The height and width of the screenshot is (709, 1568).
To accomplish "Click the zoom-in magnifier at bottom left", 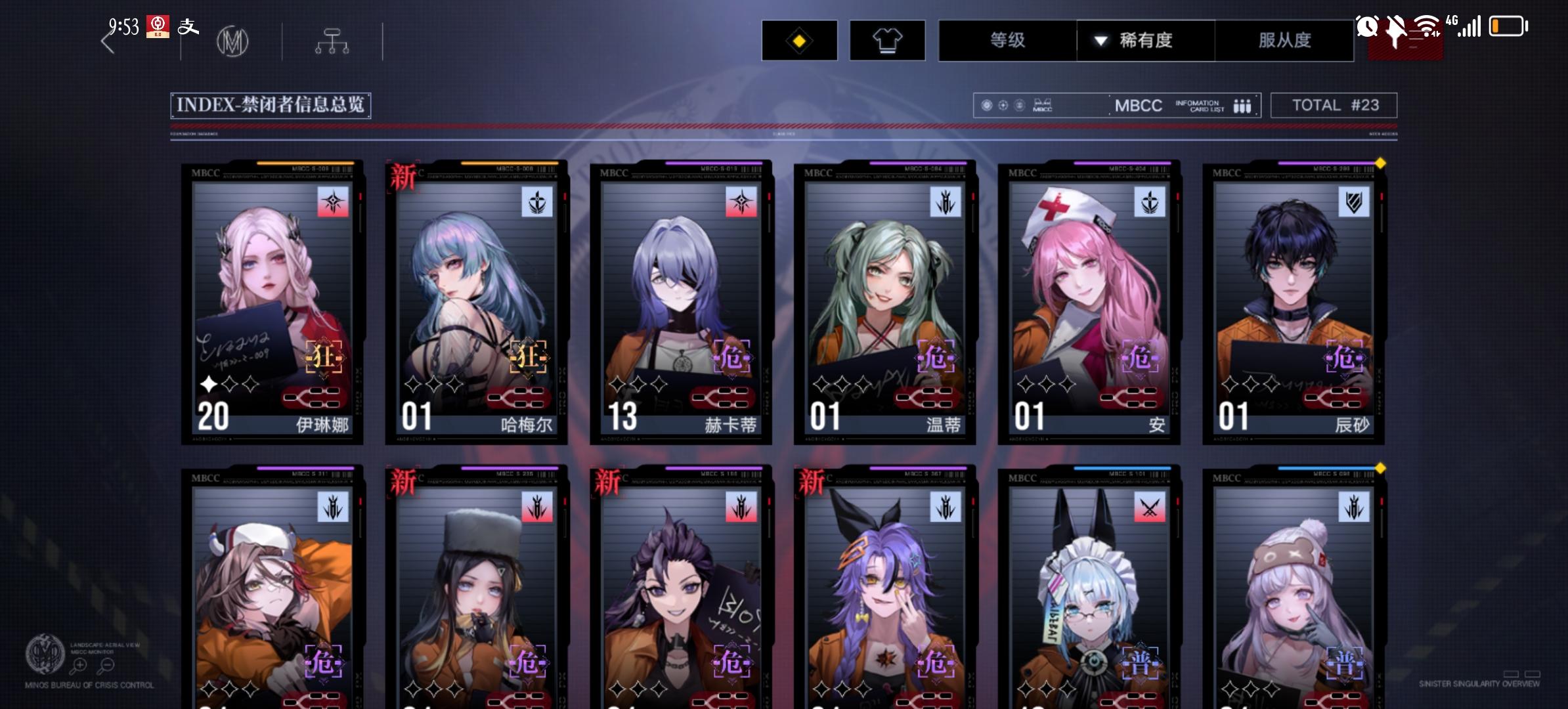I will click(79, 664).
